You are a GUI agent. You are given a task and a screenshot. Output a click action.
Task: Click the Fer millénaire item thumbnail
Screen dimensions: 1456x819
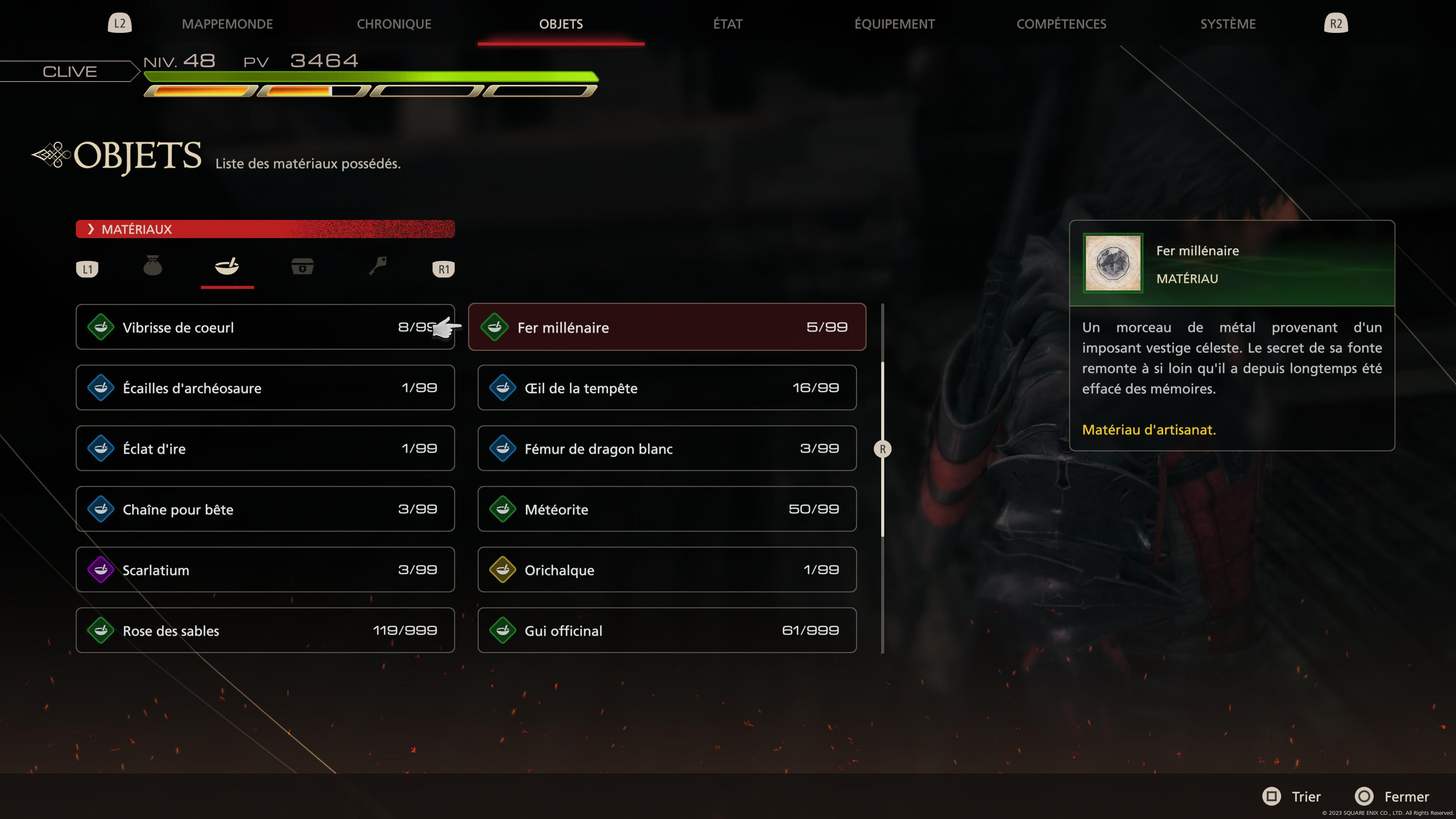1112,264
